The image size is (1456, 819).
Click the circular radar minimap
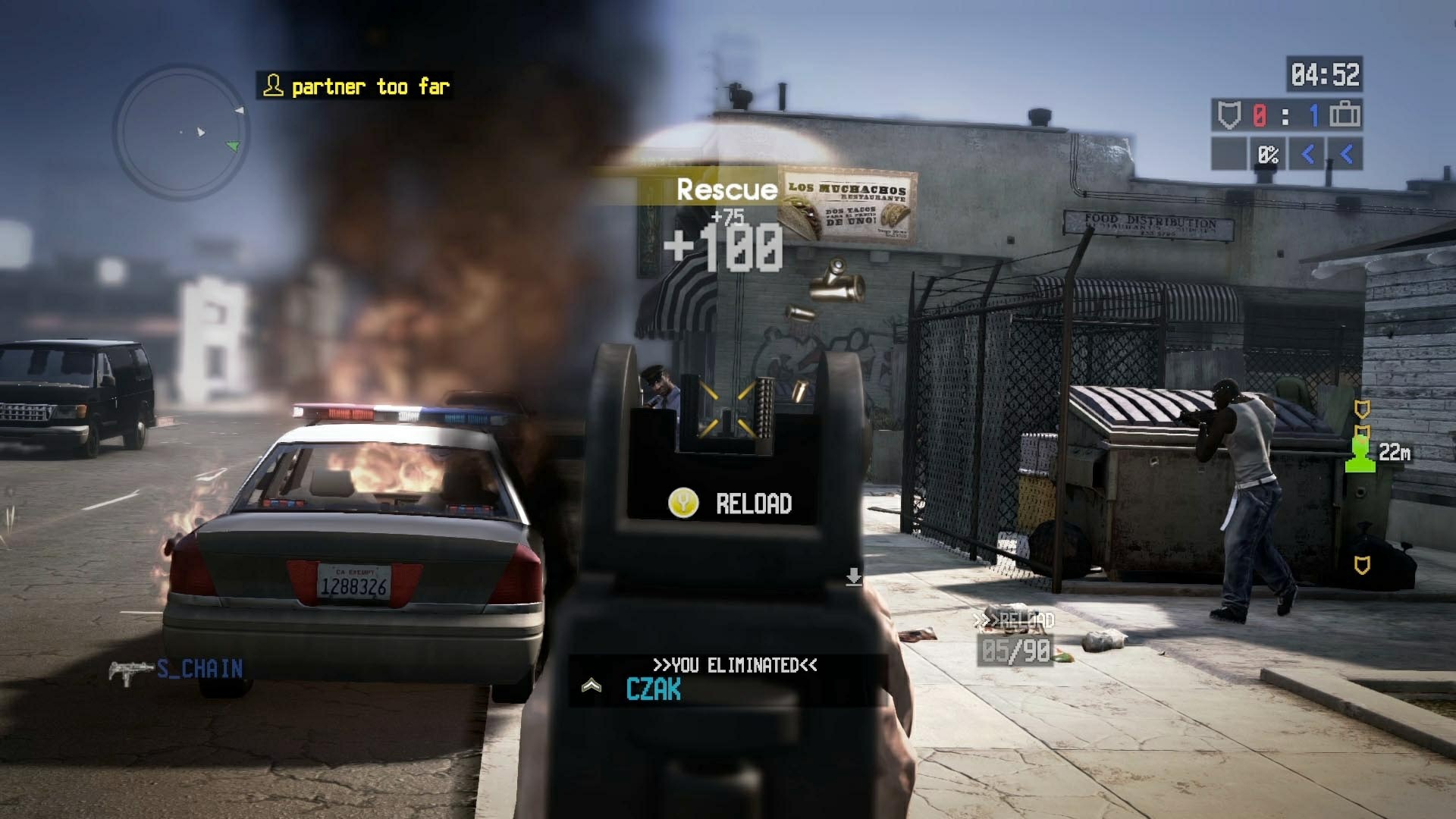[180, 133]
